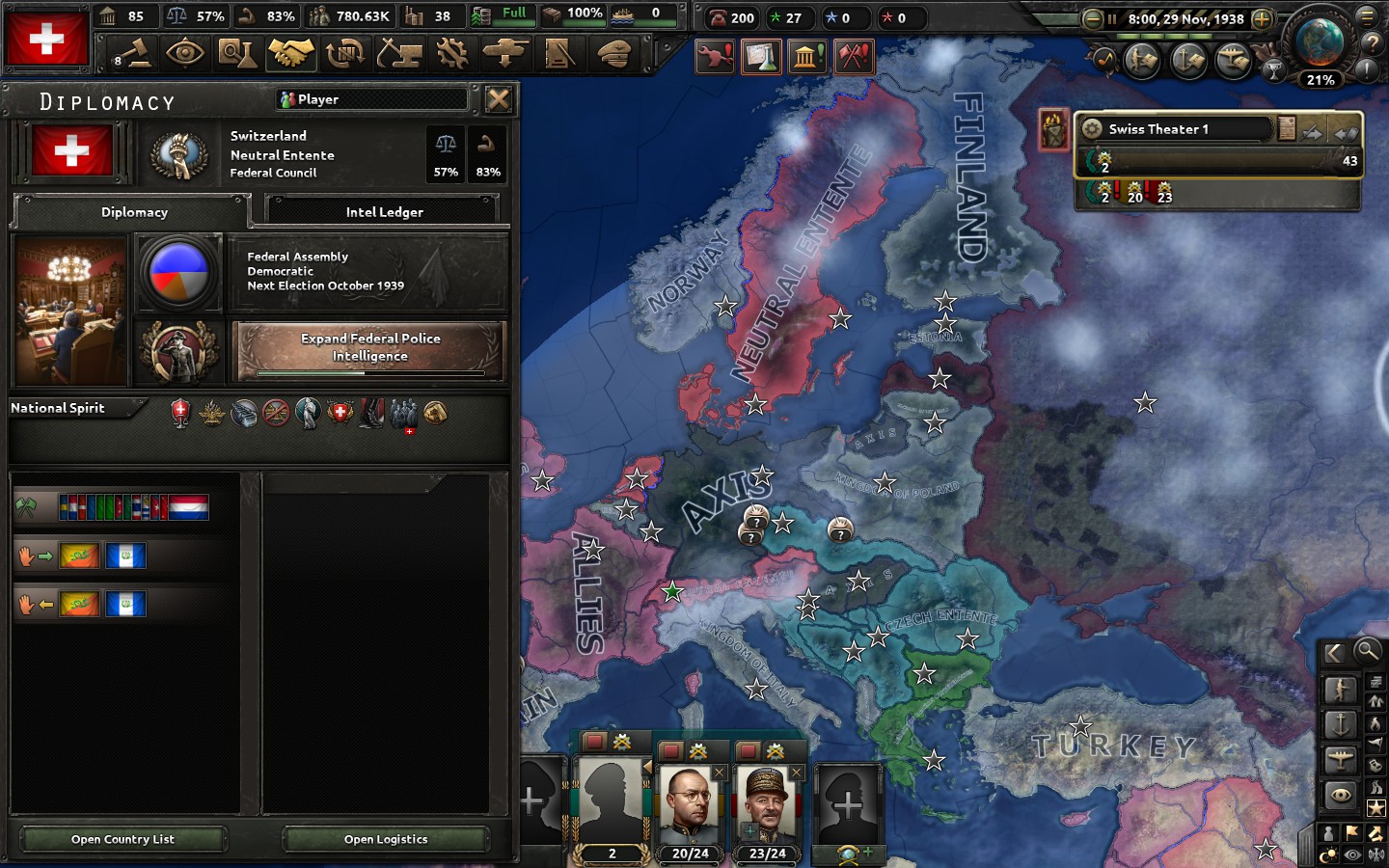Open the Construction menu with anvil icon
Screen dimensions: 1389x868
[x=400, y=55]
